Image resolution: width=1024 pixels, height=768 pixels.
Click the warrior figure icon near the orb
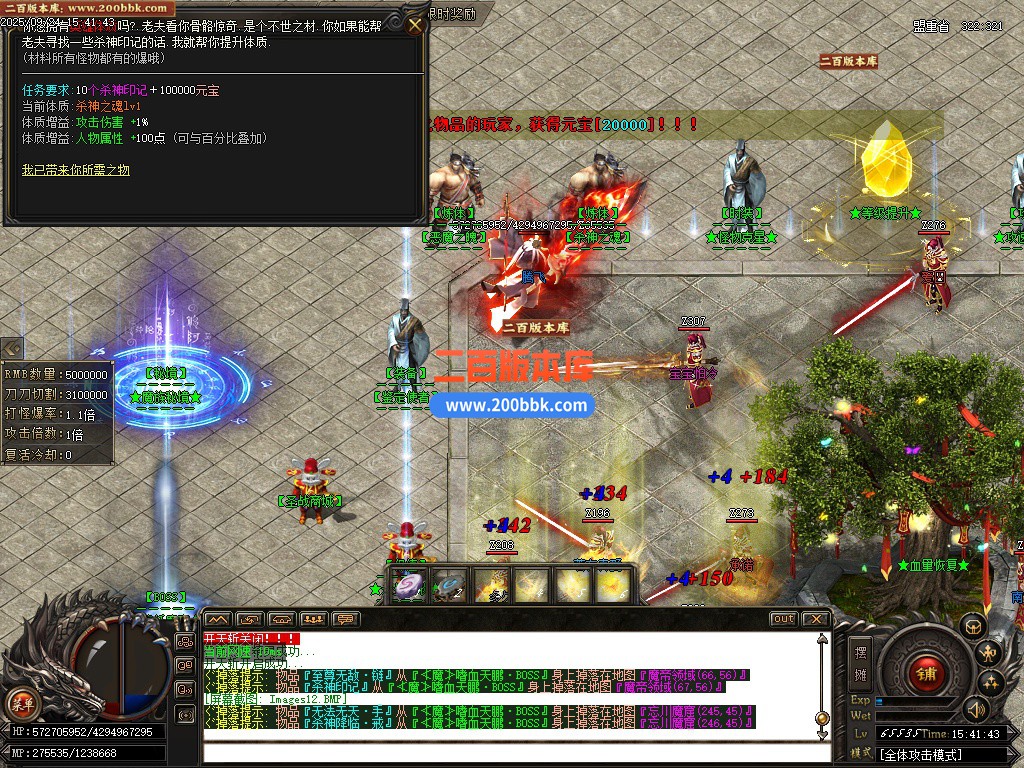point(989,655)
